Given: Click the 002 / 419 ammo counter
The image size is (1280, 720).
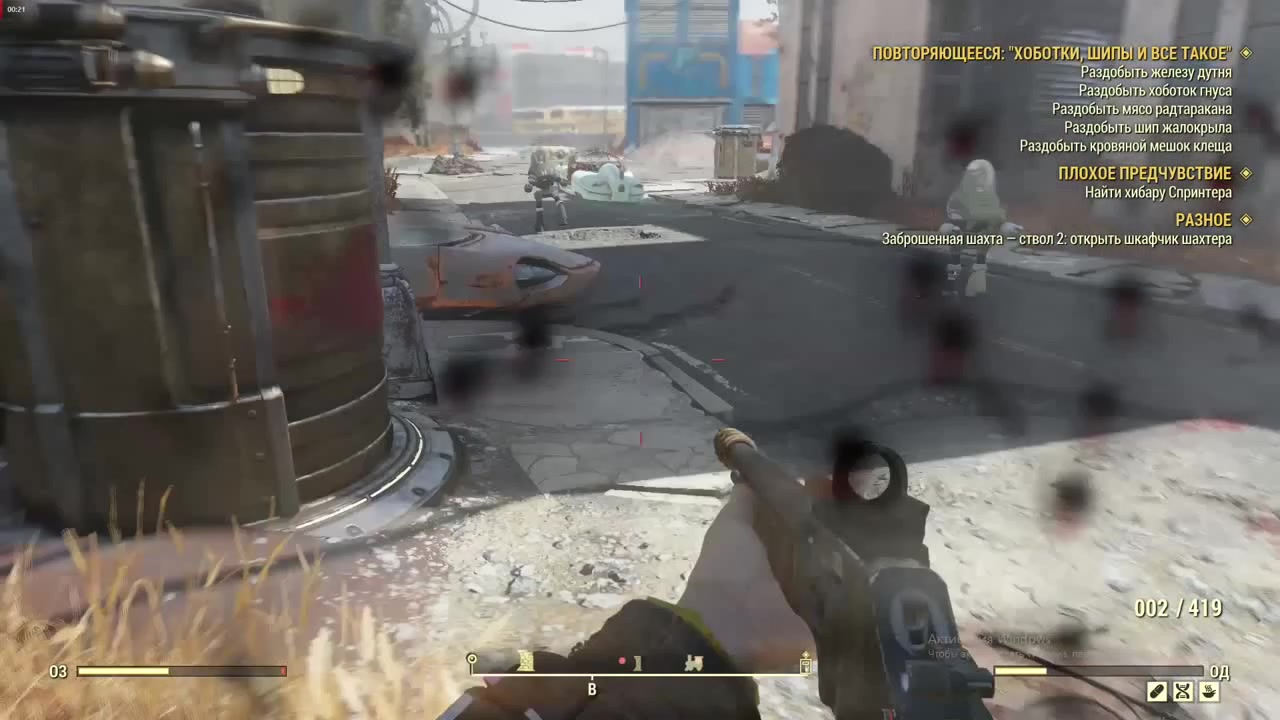Looking at the screenshot, I should coord(1178,607).
